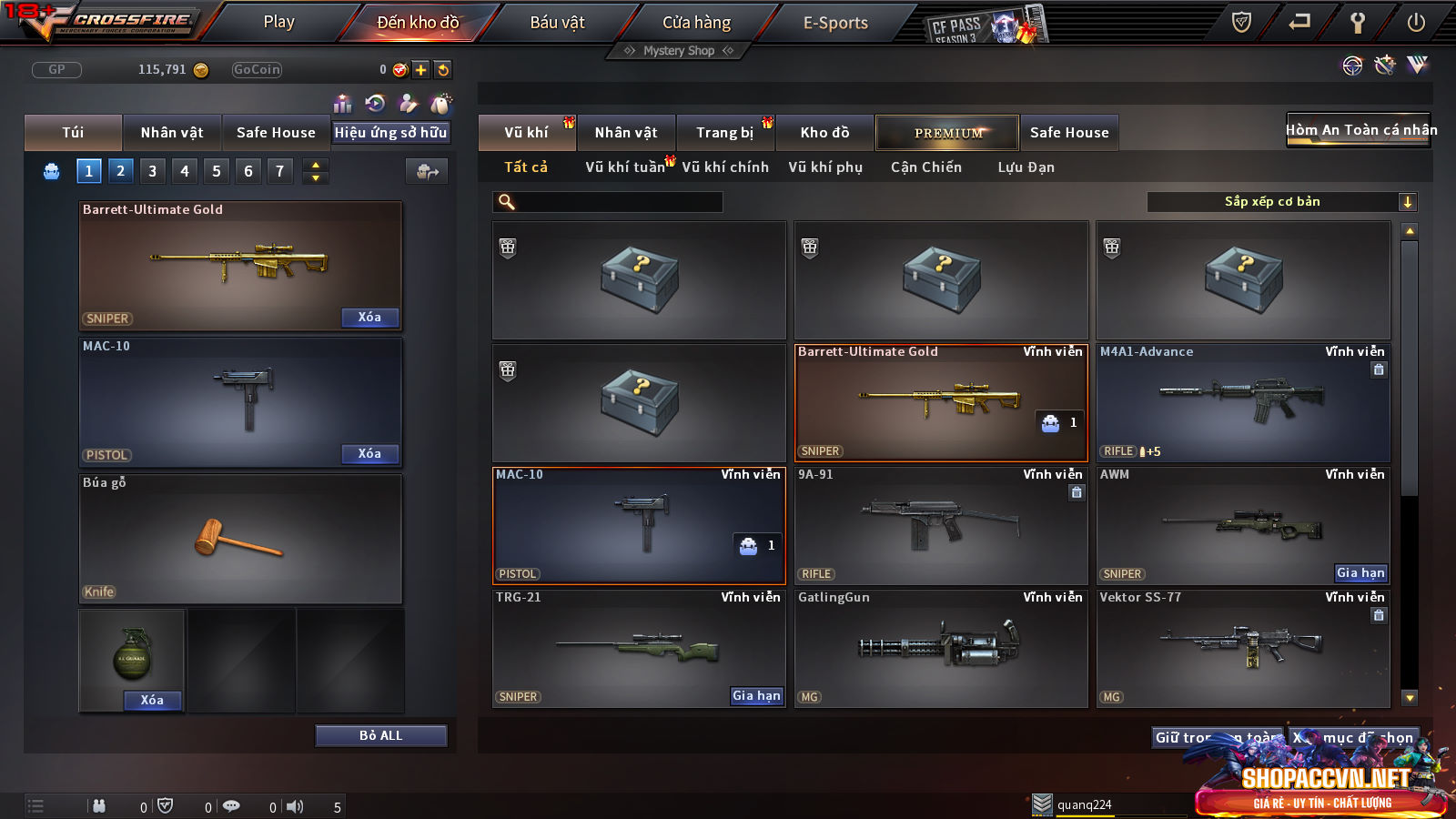Filter by Vũ khí chính

724,167
